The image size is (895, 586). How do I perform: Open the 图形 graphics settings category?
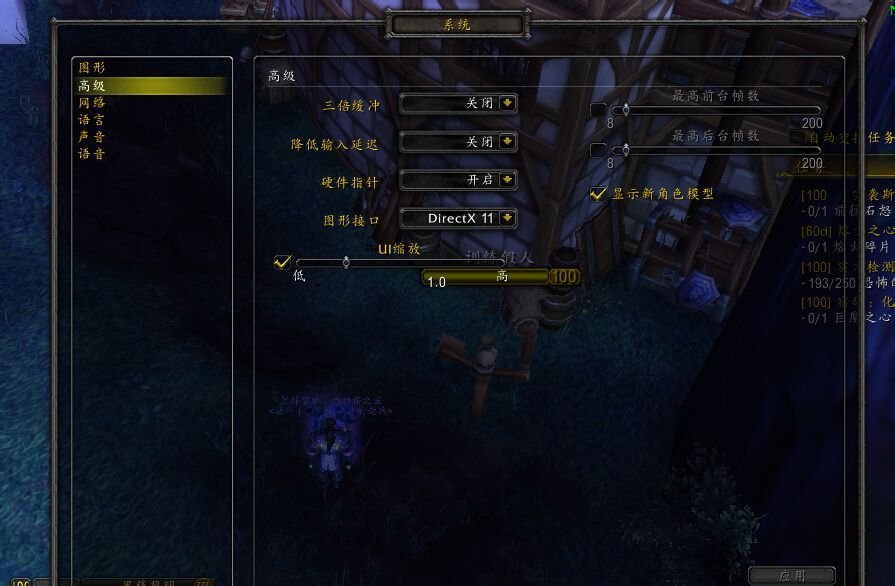(92, 68)
